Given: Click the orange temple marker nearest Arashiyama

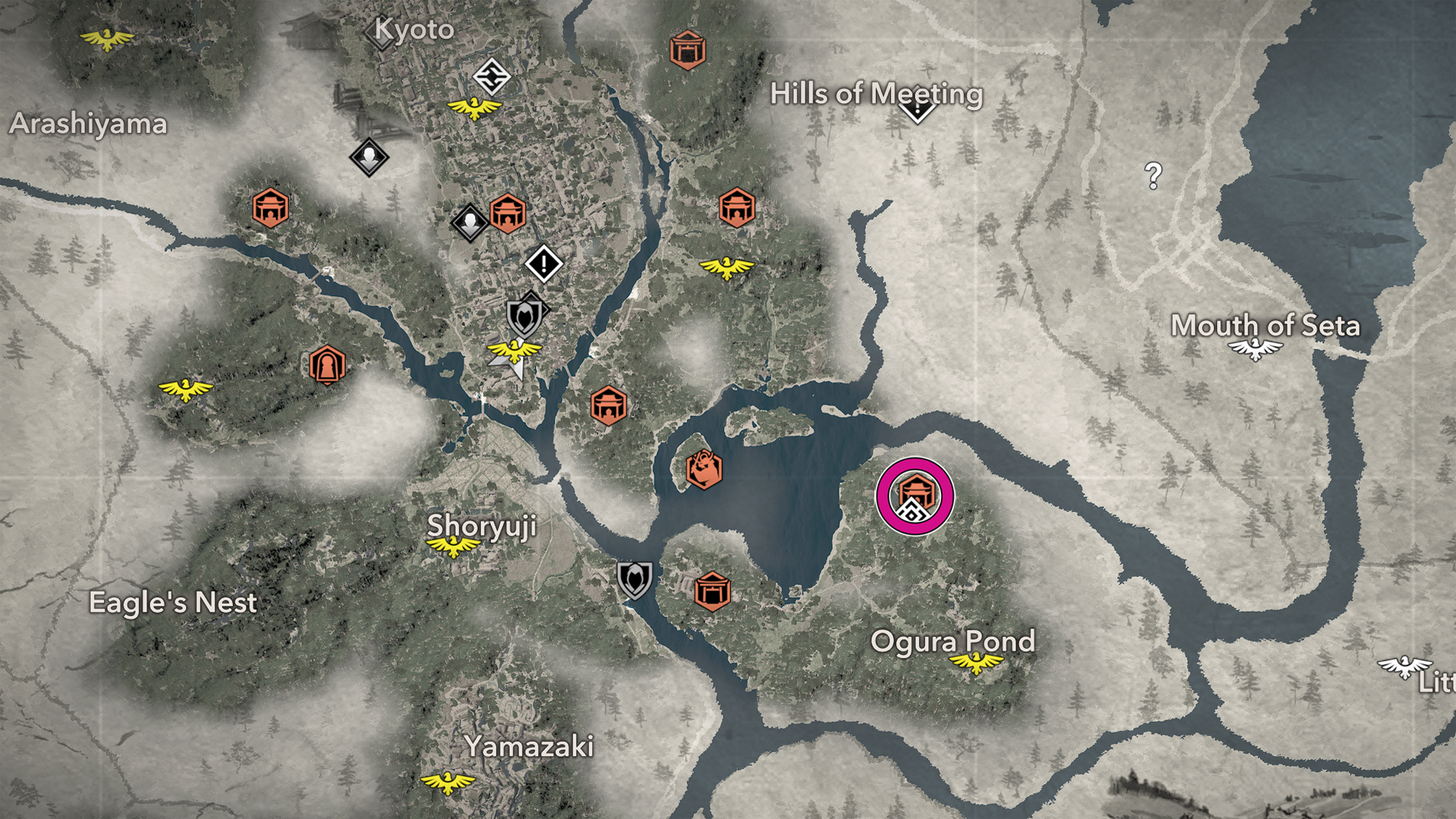Looking at the screenshot, I should point(270,208).
